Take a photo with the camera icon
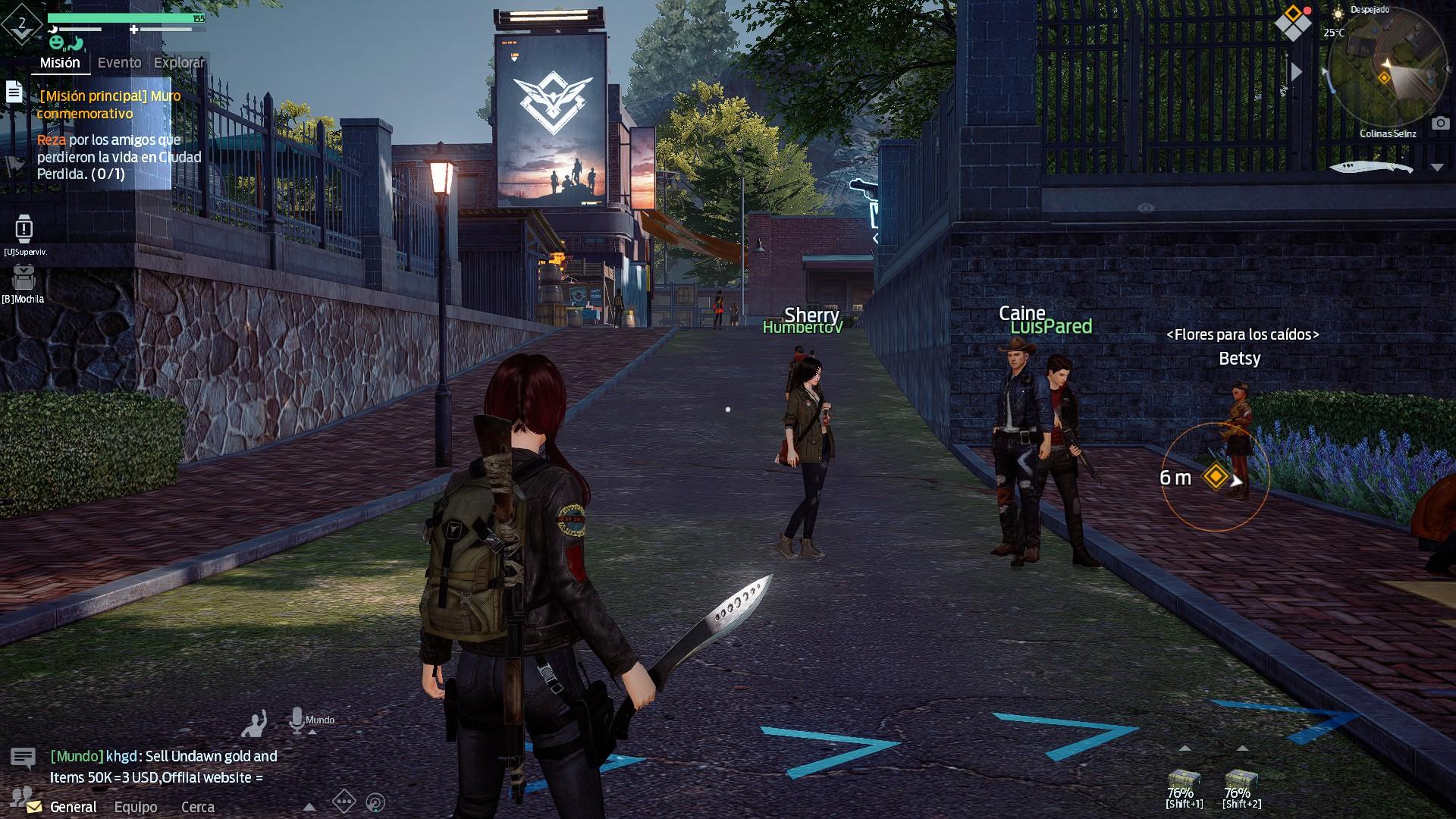Image resolution: width=1456 pixels, height=819 pixels. [1440, 123]
